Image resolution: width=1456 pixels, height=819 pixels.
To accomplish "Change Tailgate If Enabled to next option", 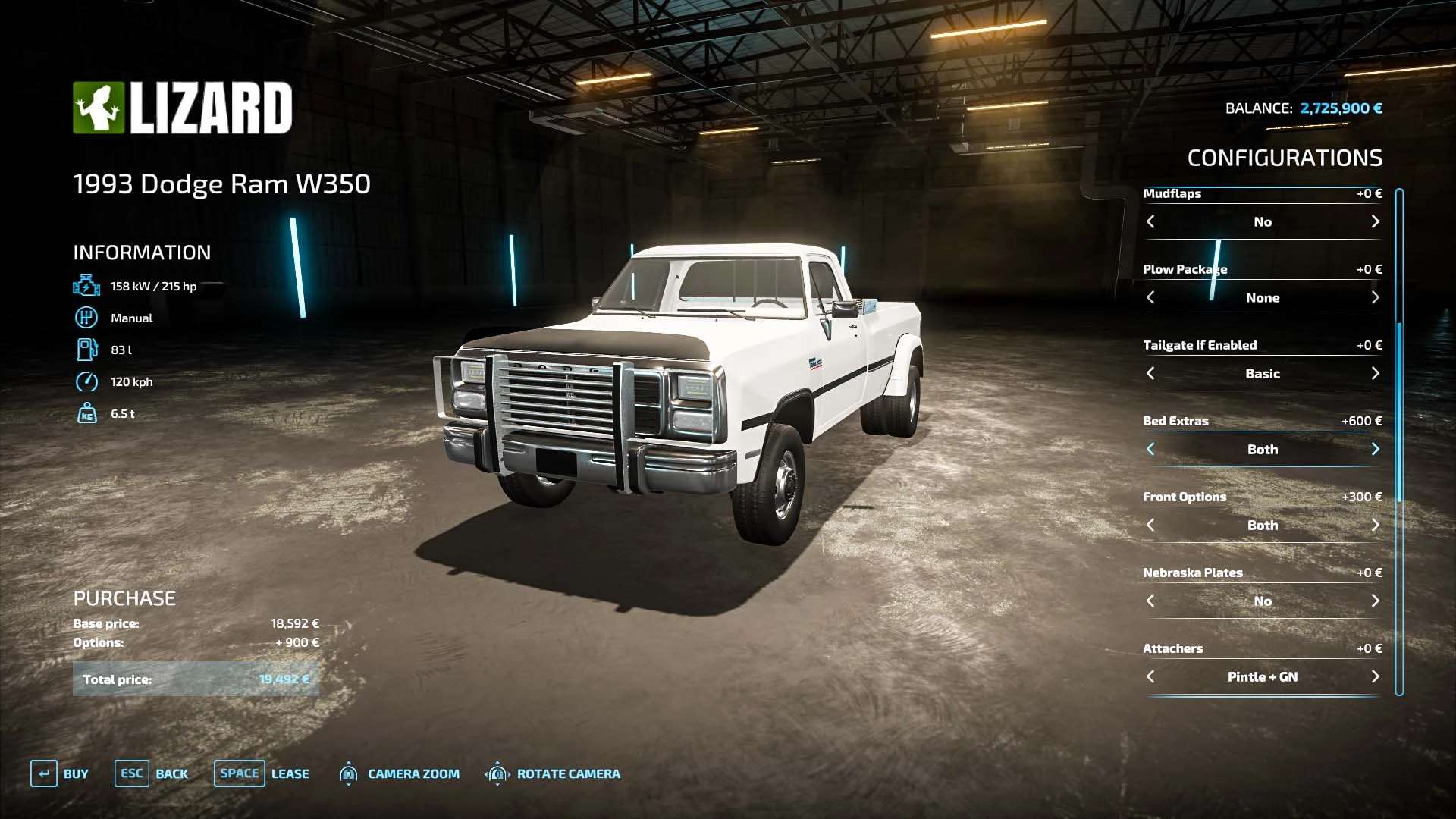I will pos(1375,373).
